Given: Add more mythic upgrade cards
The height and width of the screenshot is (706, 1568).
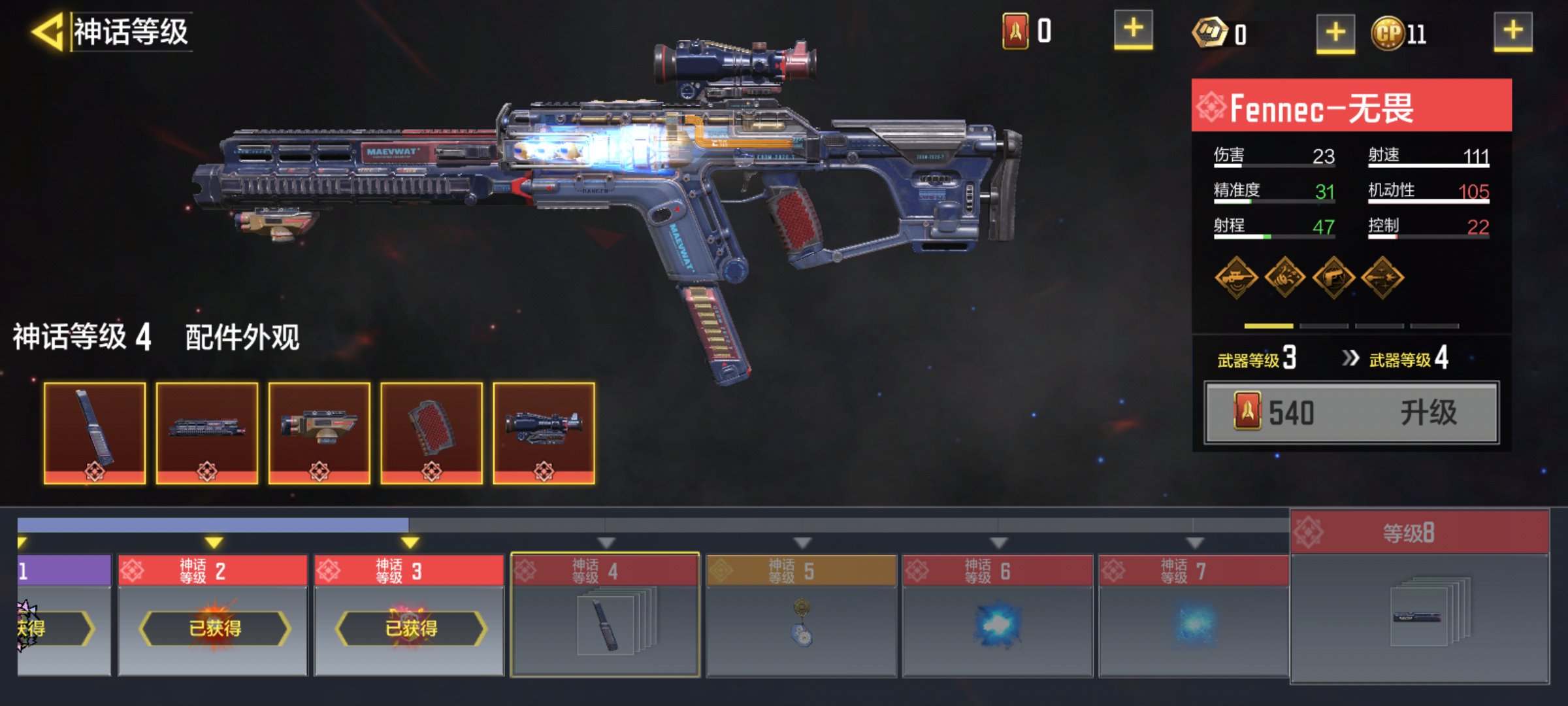Looking at the screenshot, I should (x=1133, y=30).
